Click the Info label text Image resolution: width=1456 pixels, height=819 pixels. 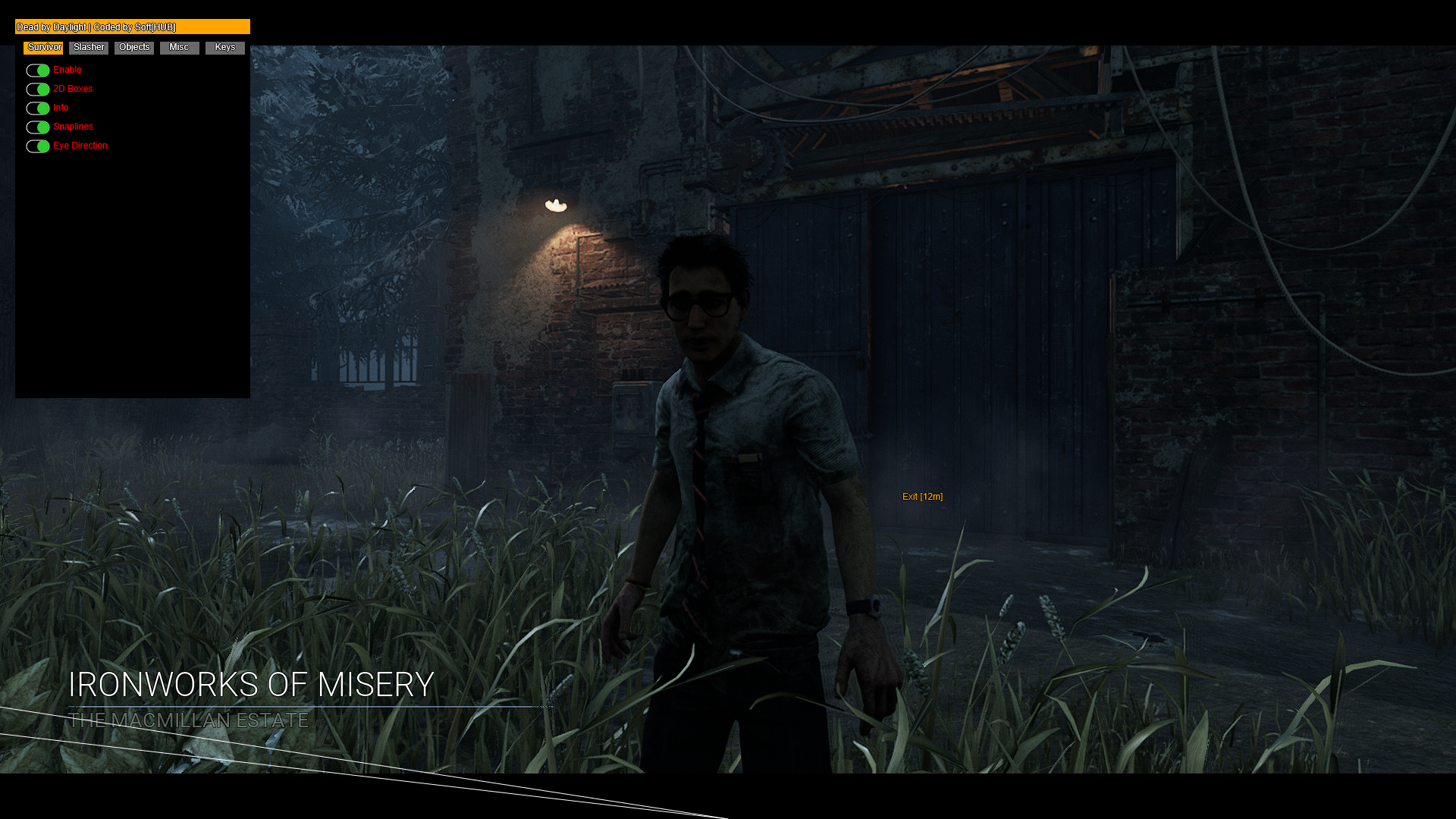[61, 108]
